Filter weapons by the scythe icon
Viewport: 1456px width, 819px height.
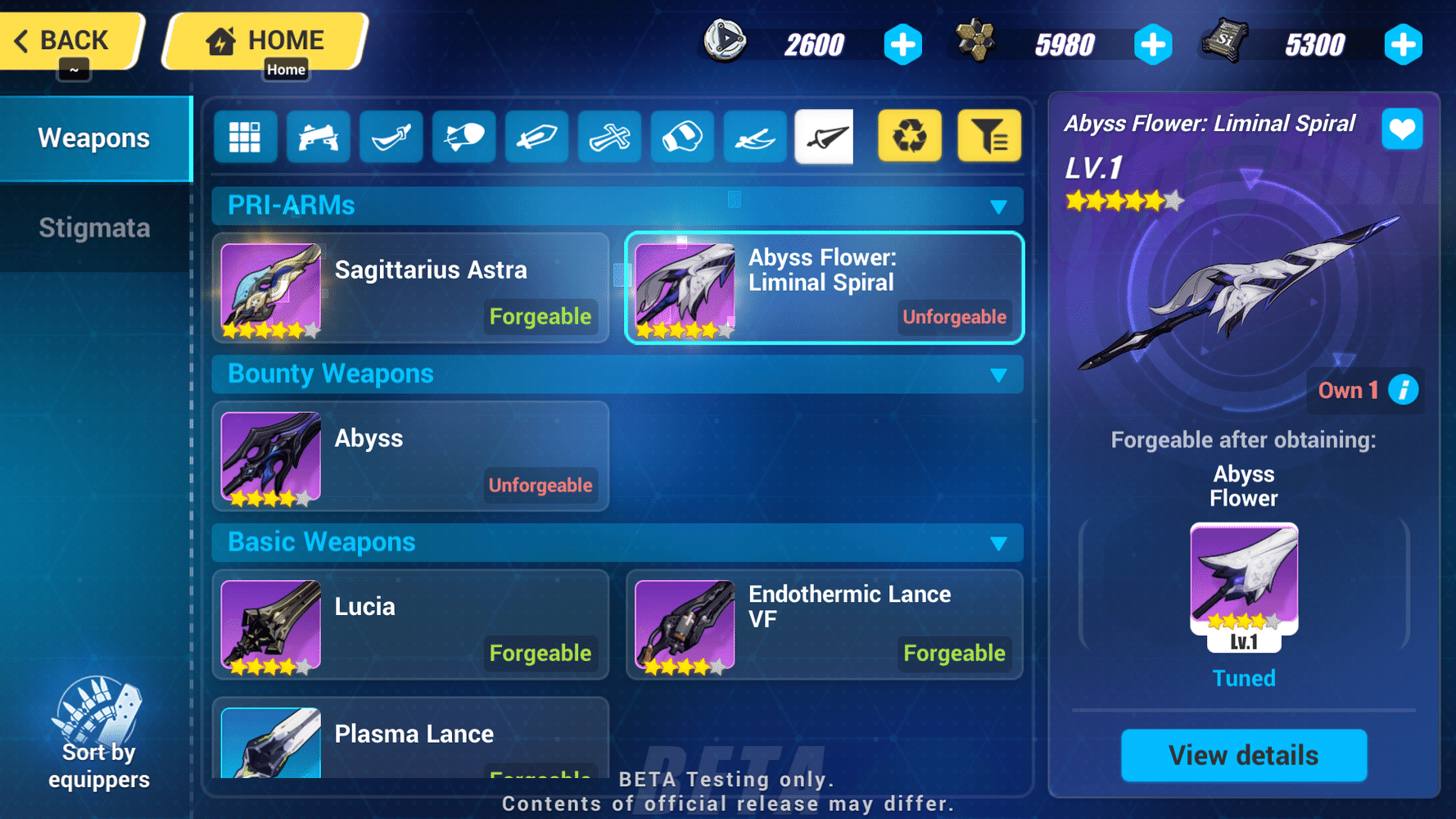pos(754,137)
